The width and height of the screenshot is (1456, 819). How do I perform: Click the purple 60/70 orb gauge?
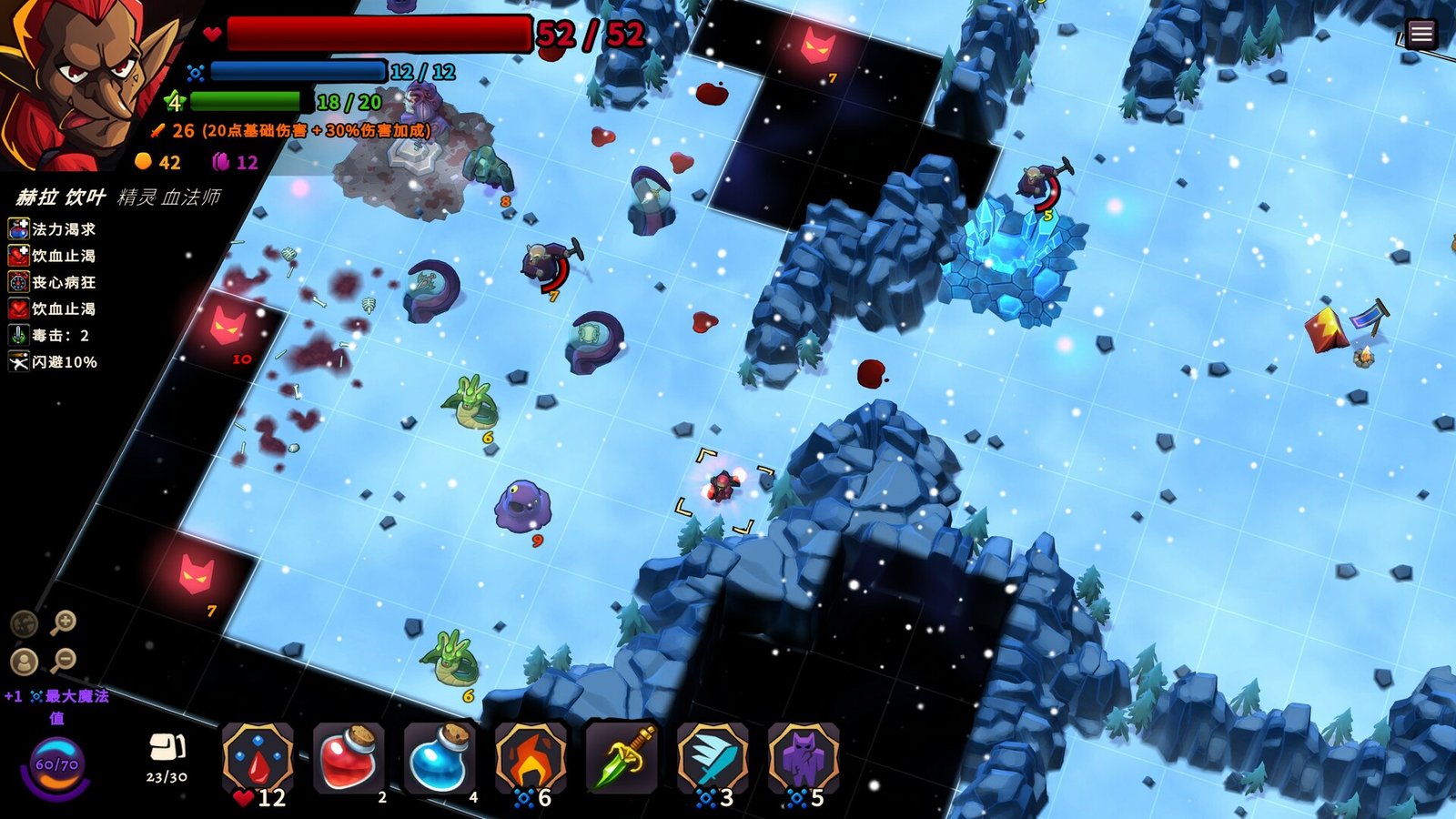56,765
